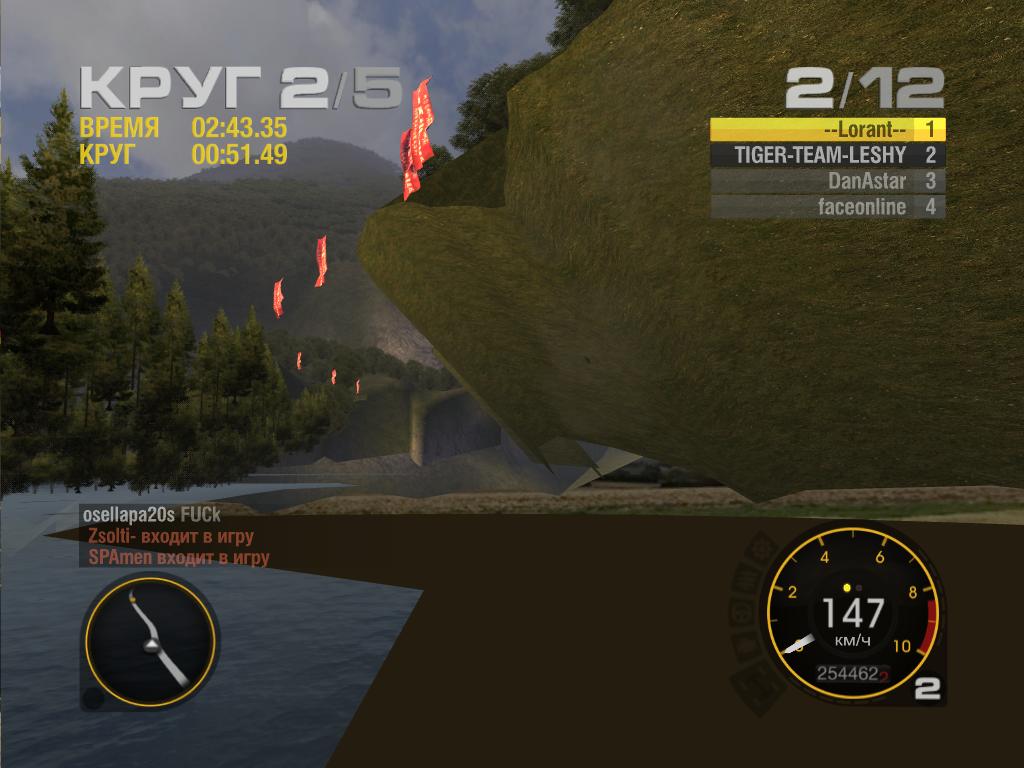Viewport: 1024px width, 768px height.
Task: Click the circular track minimap
Action: point(148,639)
